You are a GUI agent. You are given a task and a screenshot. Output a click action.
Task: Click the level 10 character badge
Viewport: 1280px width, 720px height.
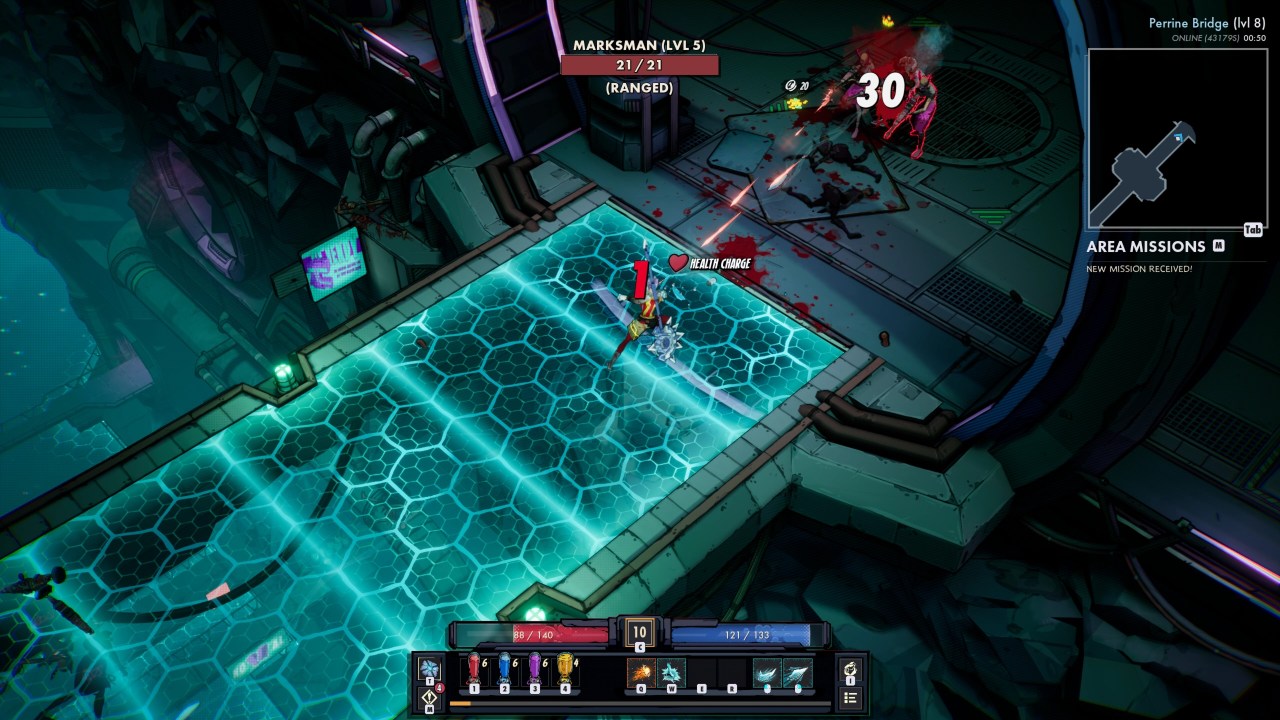[x=640, y=633]
